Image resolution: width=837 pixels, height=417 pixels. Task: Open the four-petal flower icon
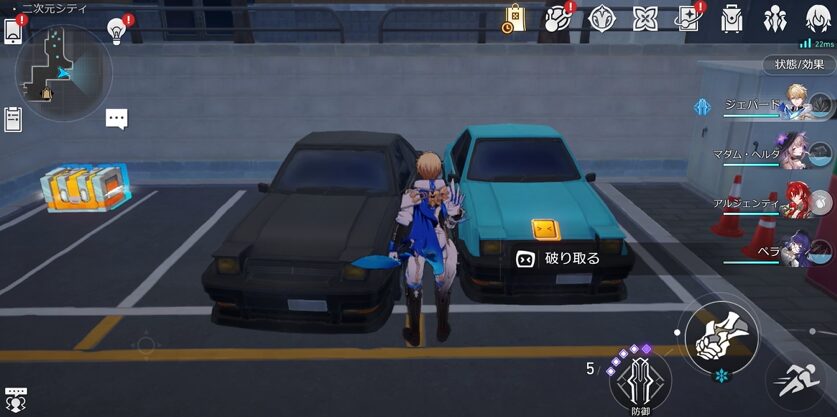pos(645,19)
